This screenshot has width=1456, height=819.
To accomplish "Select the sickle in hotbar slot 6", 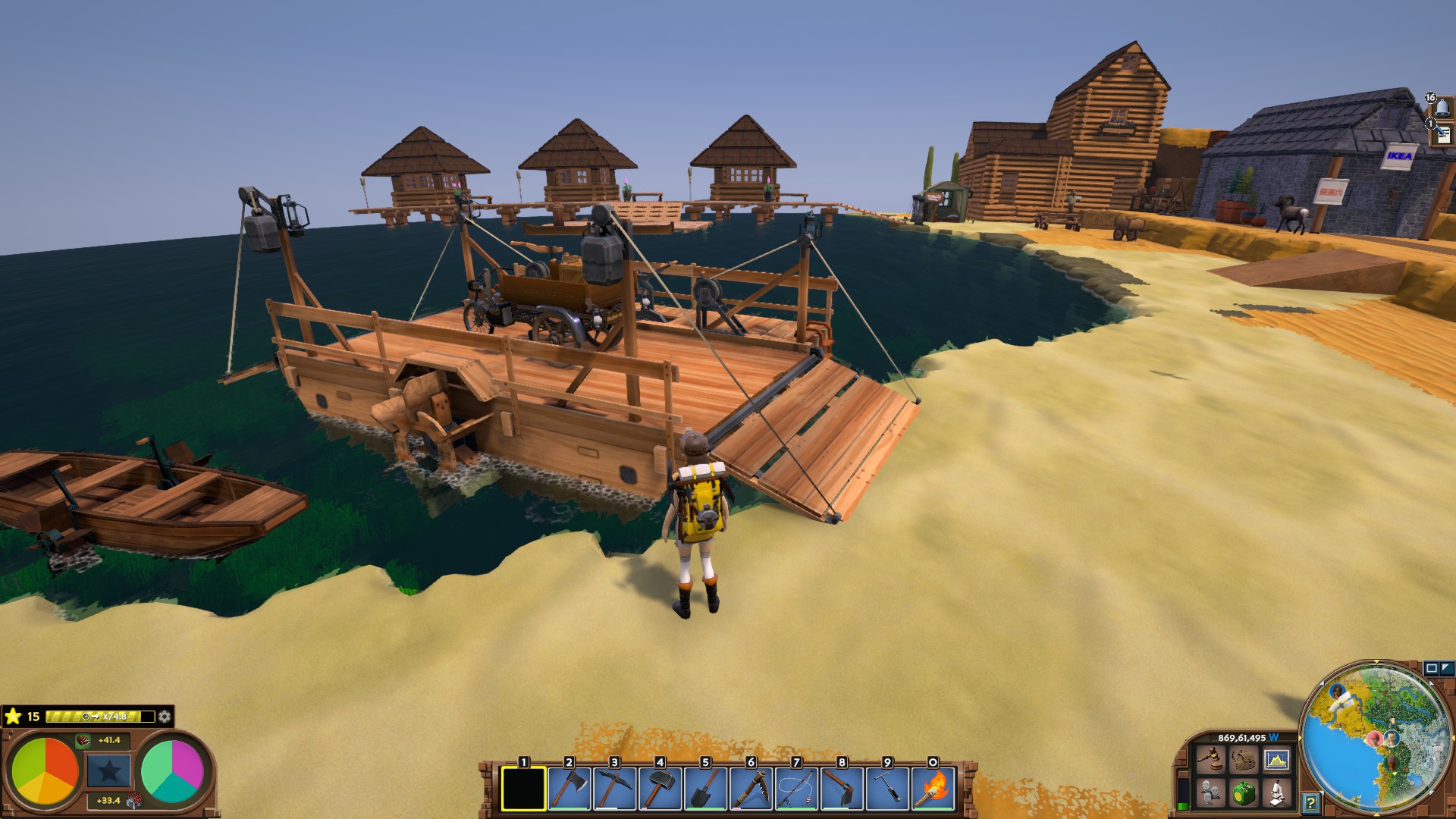I will [x=751, y=789].
